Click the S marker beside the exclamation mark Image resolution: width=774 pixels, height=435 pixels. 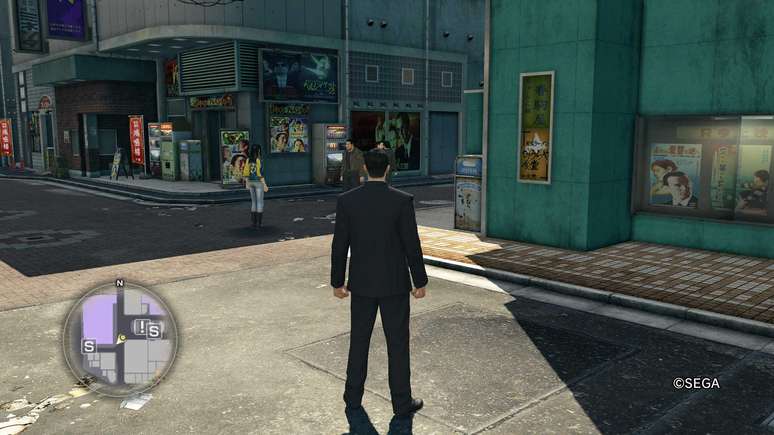[x=154, y=331]
